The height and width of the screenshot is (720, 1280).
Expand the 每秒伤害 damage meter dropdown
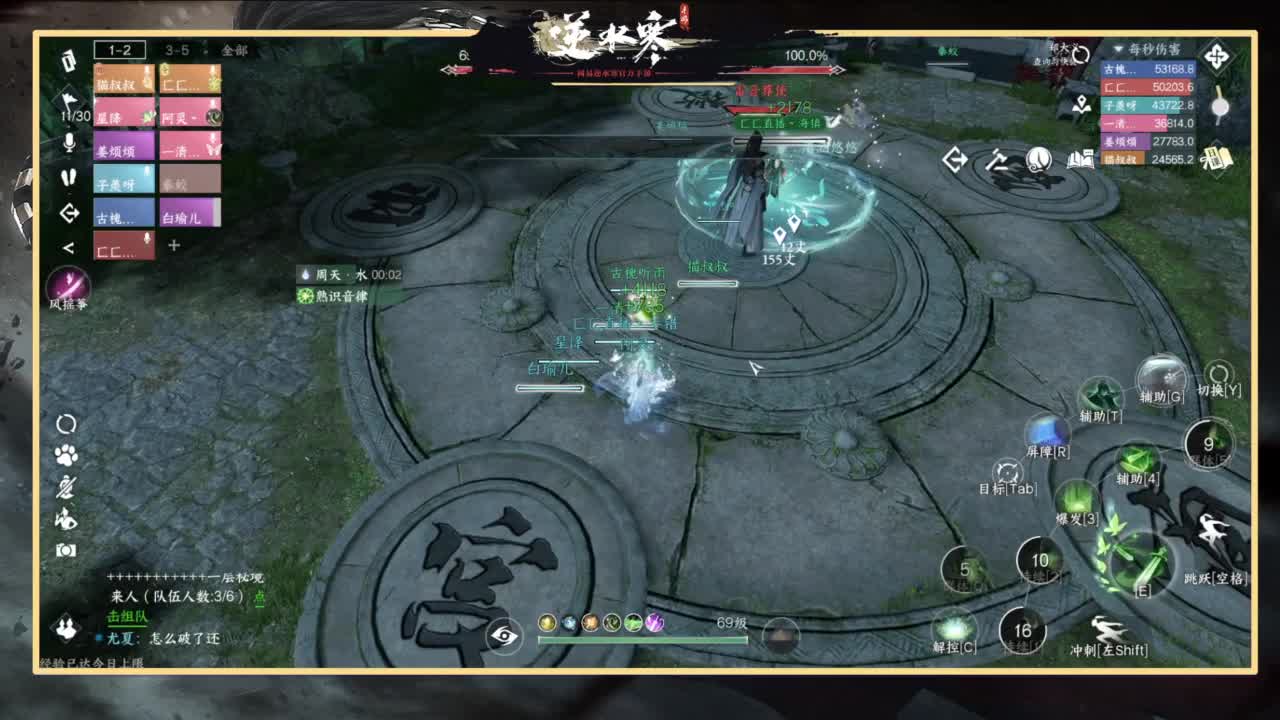point(1118,49)
